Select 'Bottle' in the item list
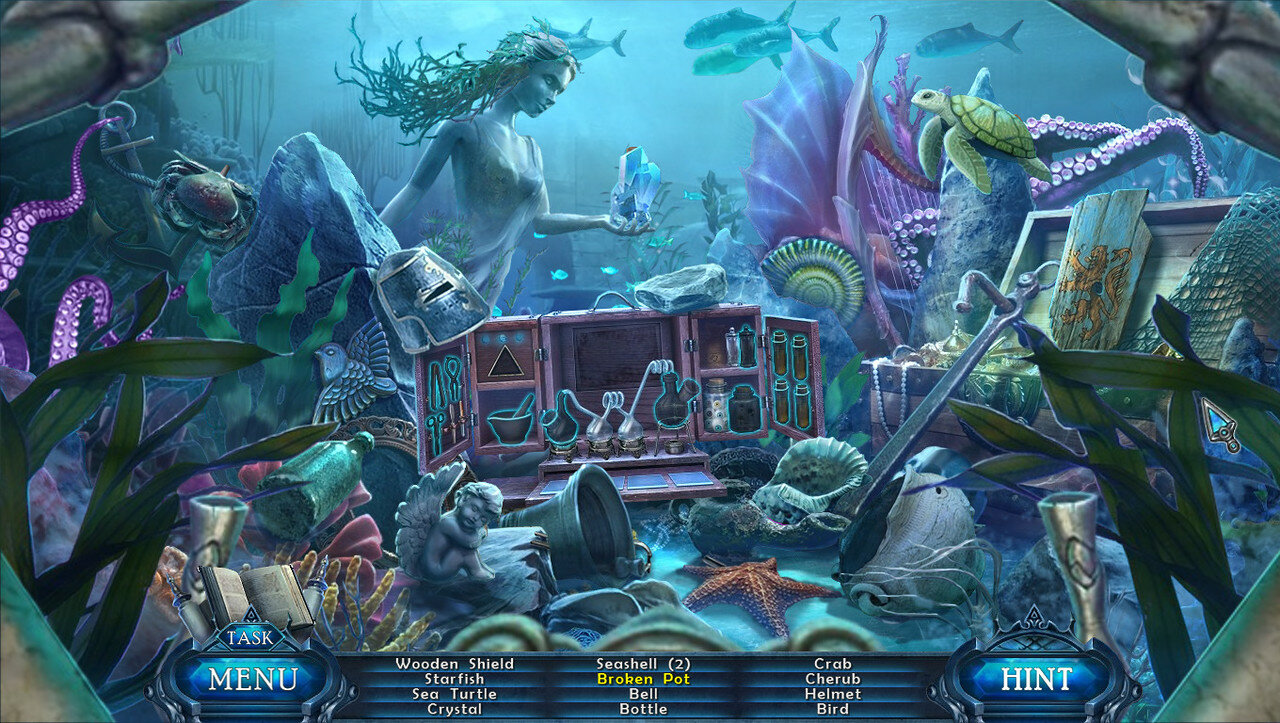 point(643,709)
